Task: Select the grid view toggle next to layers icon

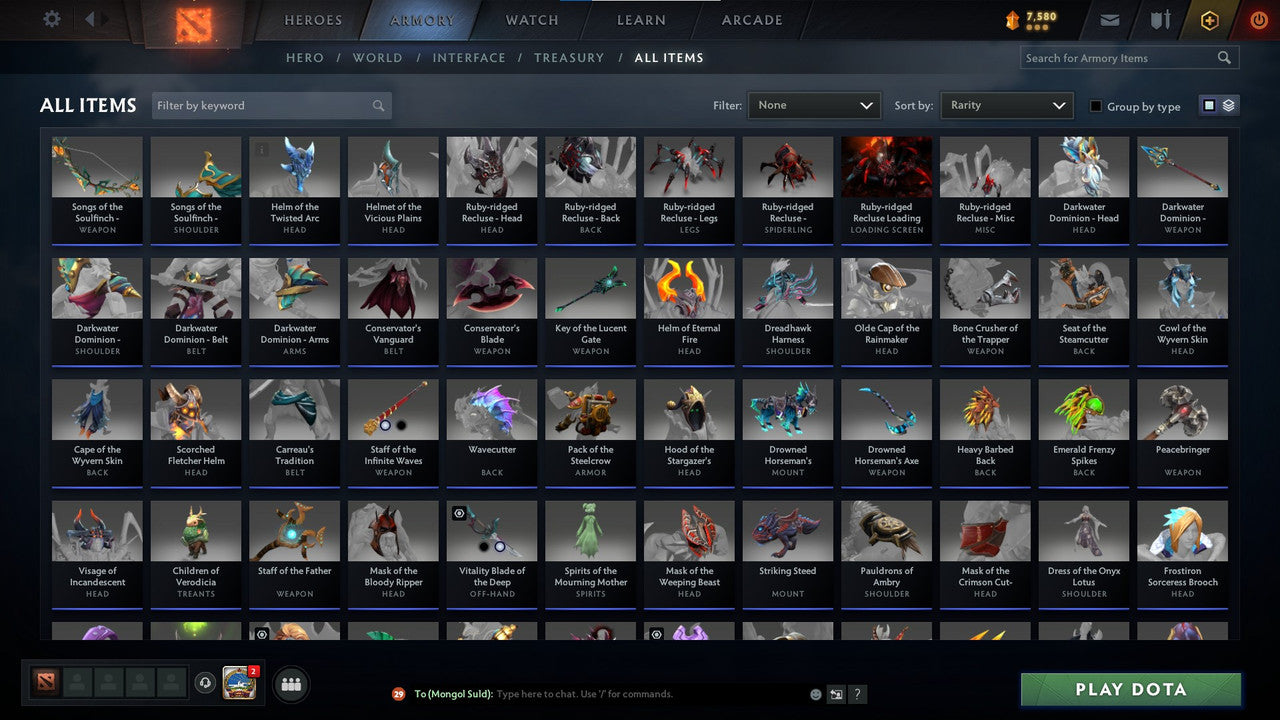Action: click(1210, 104)
